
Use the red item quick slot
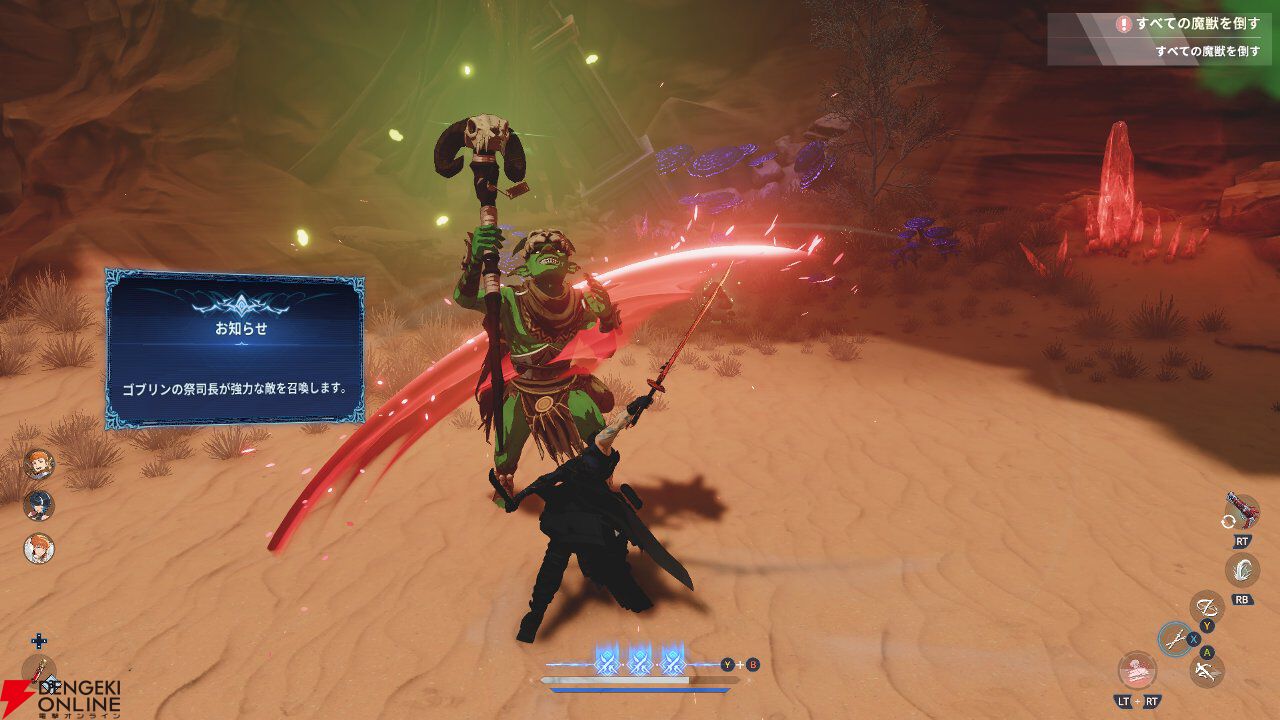39,671
